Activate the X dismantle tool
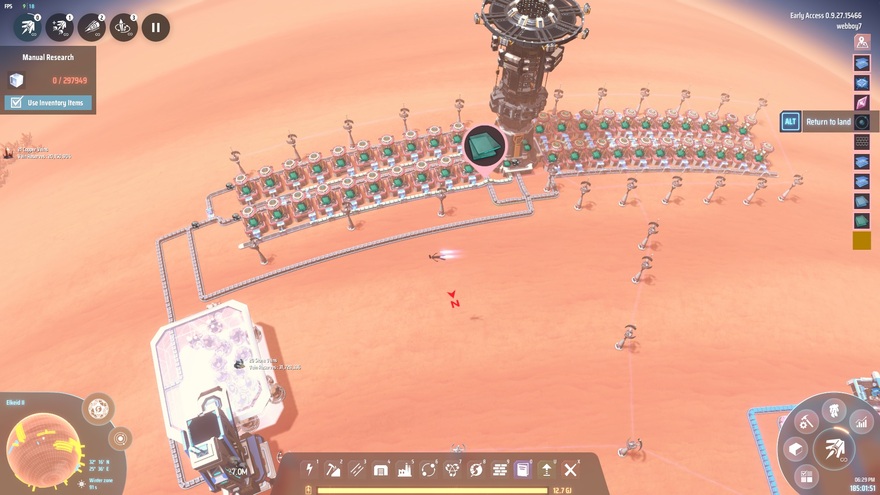The height and width of the screenshot is (495, 880). tap(570, 469)
